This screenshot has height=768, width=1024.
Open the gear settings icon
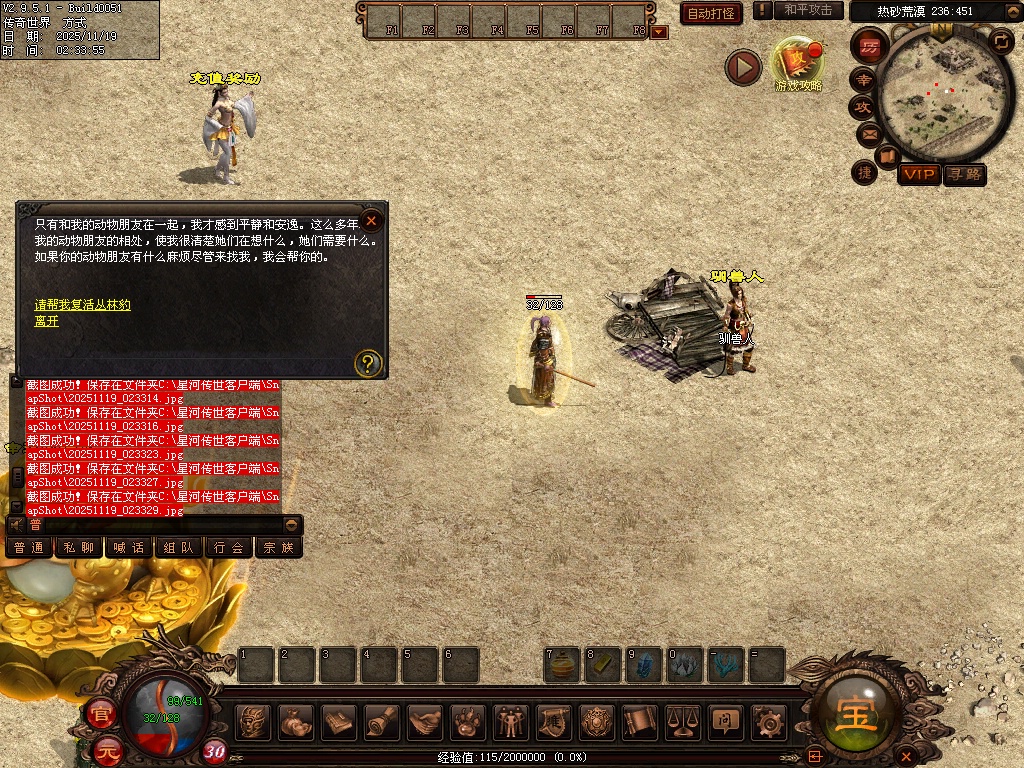point(768,721)
